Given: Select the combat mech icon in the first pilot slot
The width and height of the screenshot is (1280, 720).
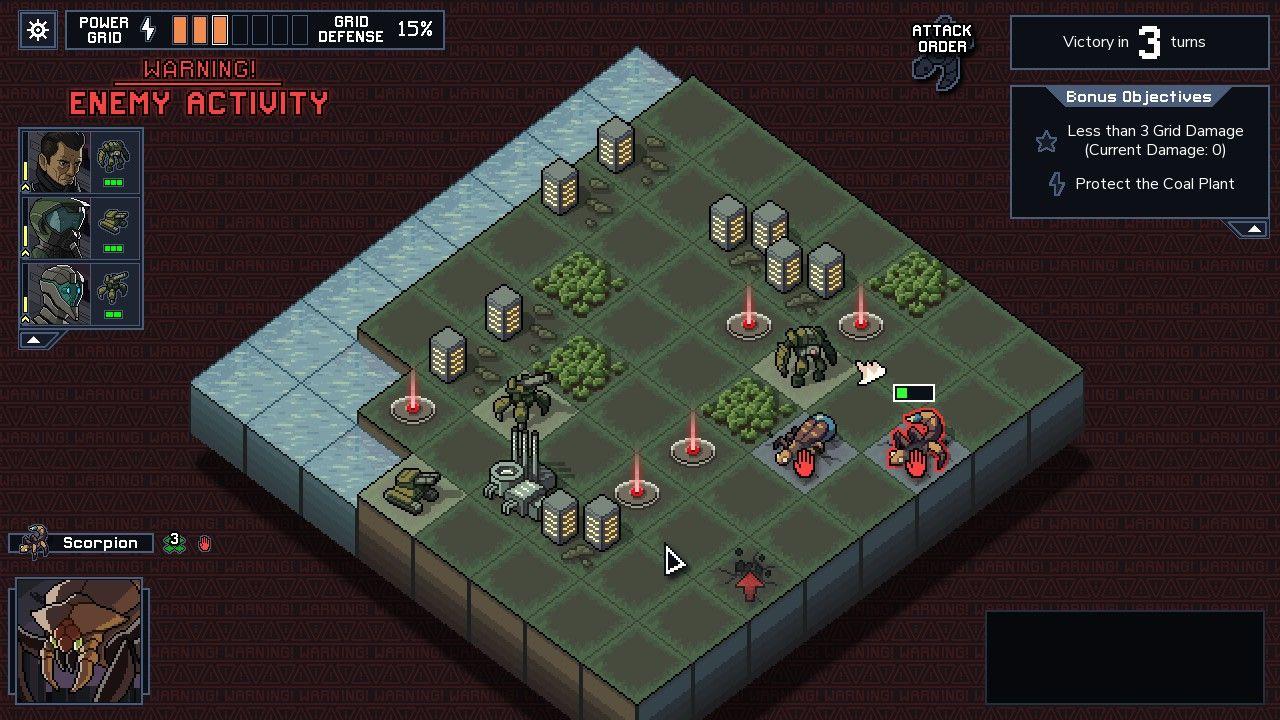Looking at the screenshot, I should coord(113,155).
